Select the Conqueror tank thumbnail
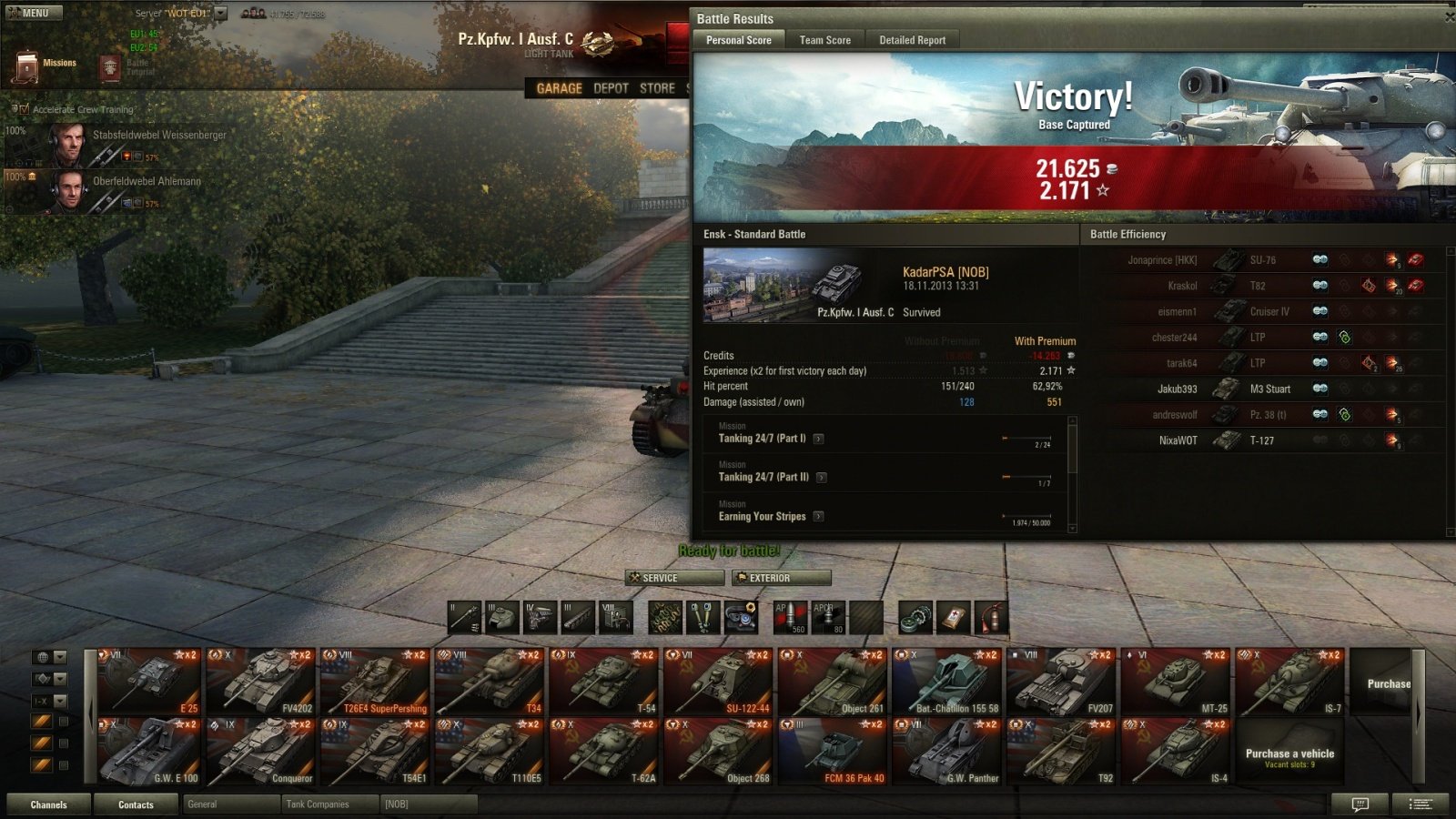 pos(262,752)
